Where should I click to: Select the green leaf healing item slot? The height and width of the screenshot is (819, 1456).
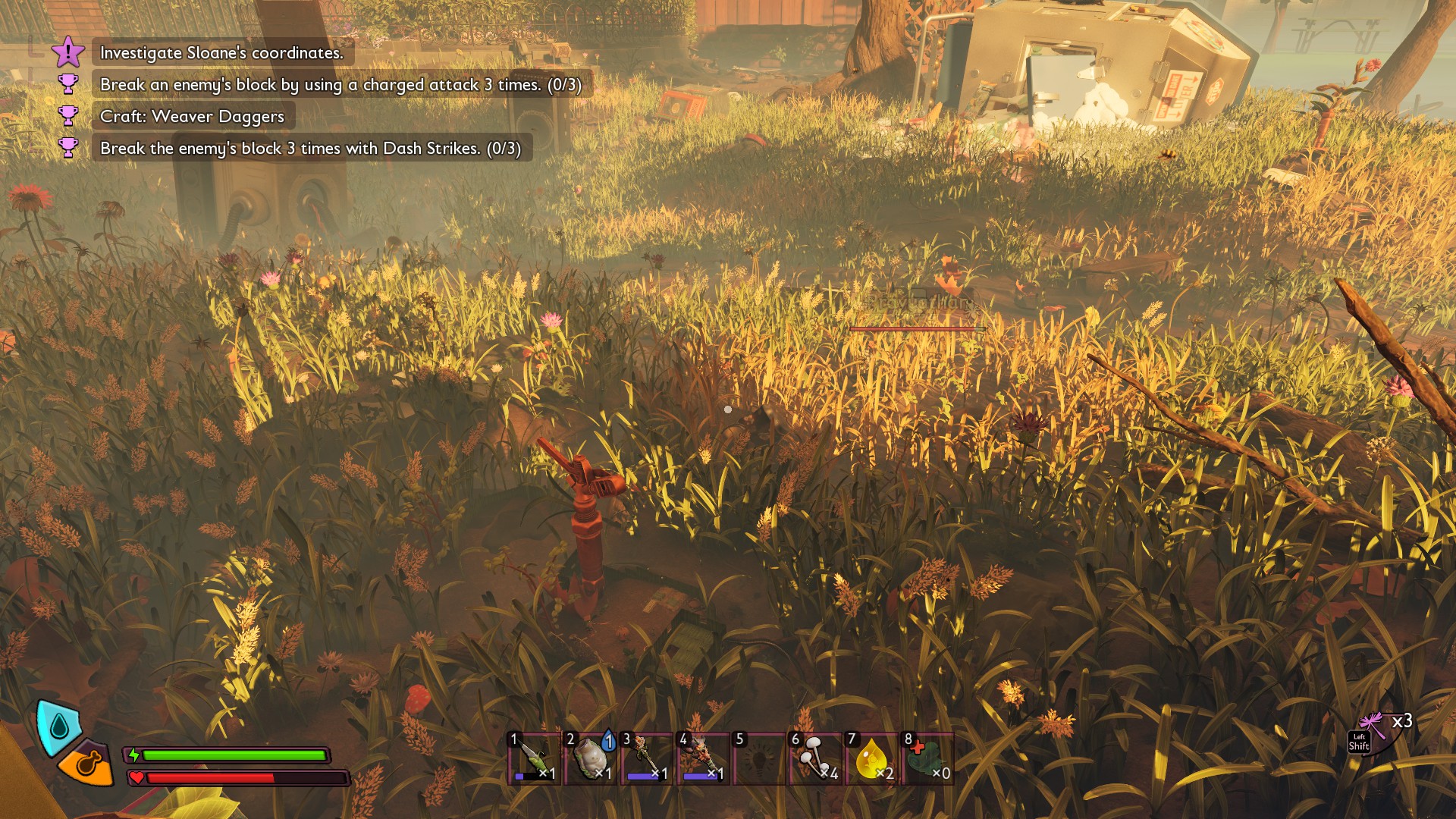(927, 758)
